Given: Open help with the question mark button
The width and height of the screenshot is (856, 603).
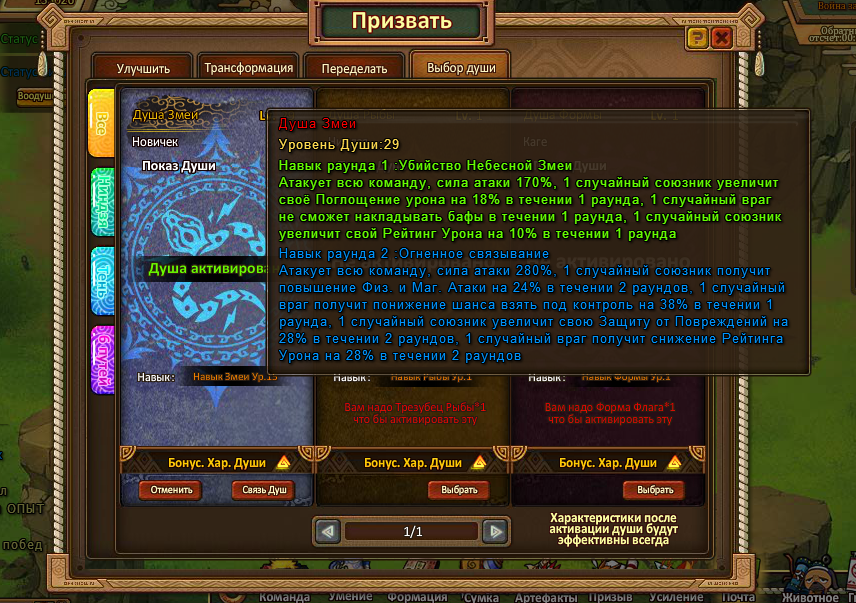Looking at the screenshot, I should [x=697, y=38].
